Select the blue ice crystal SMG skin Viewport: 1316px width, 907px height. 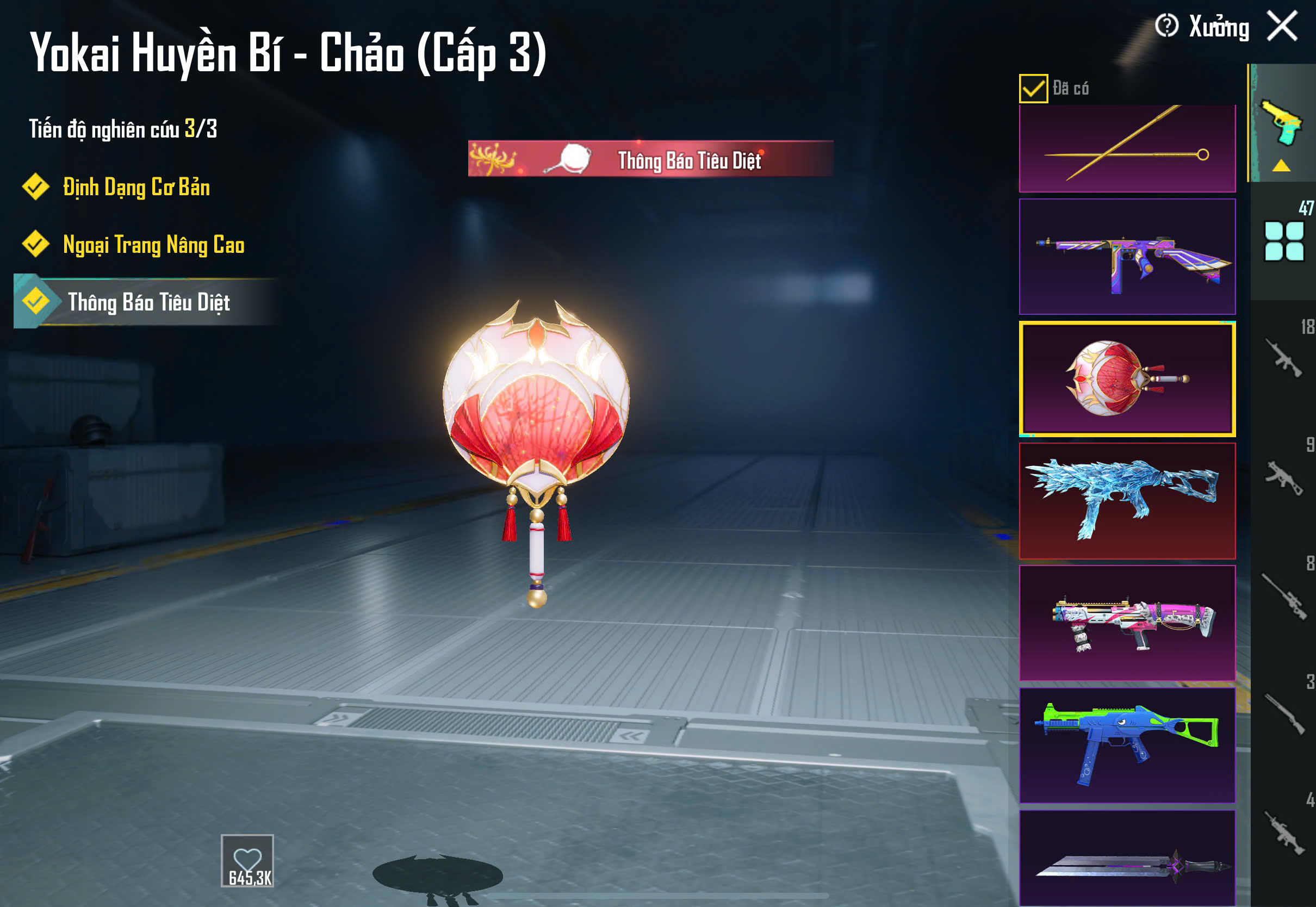coord(1127,501)
